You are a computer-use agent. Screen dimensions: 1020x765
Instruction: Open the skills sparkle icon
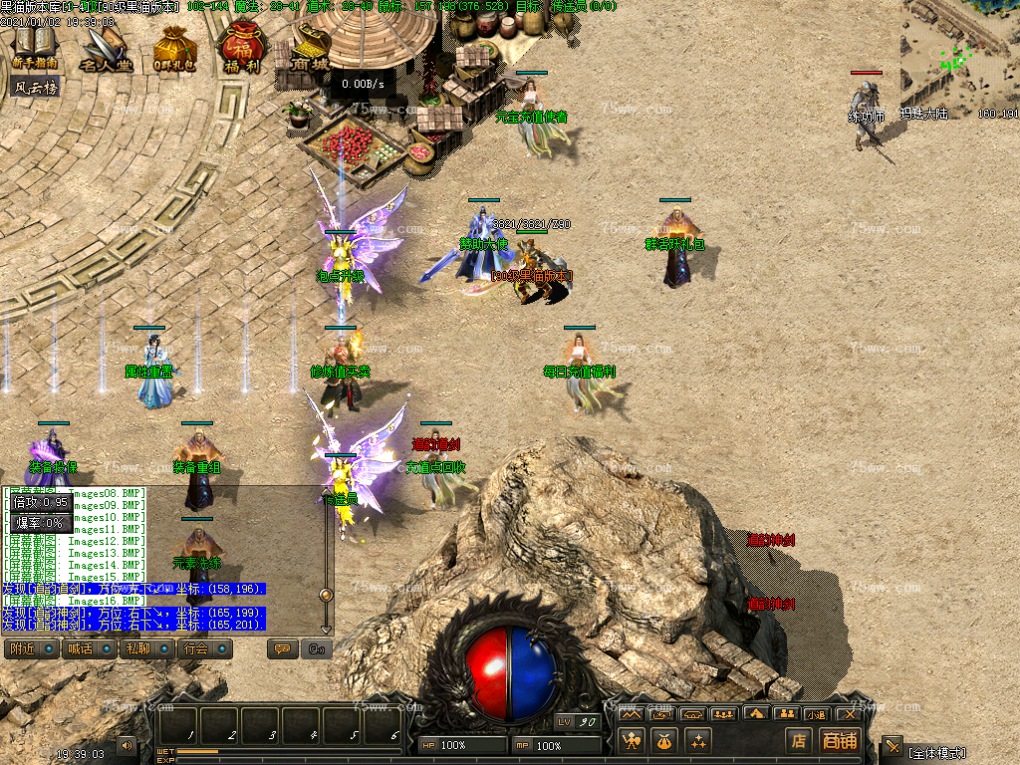click(x=697, y=740)
